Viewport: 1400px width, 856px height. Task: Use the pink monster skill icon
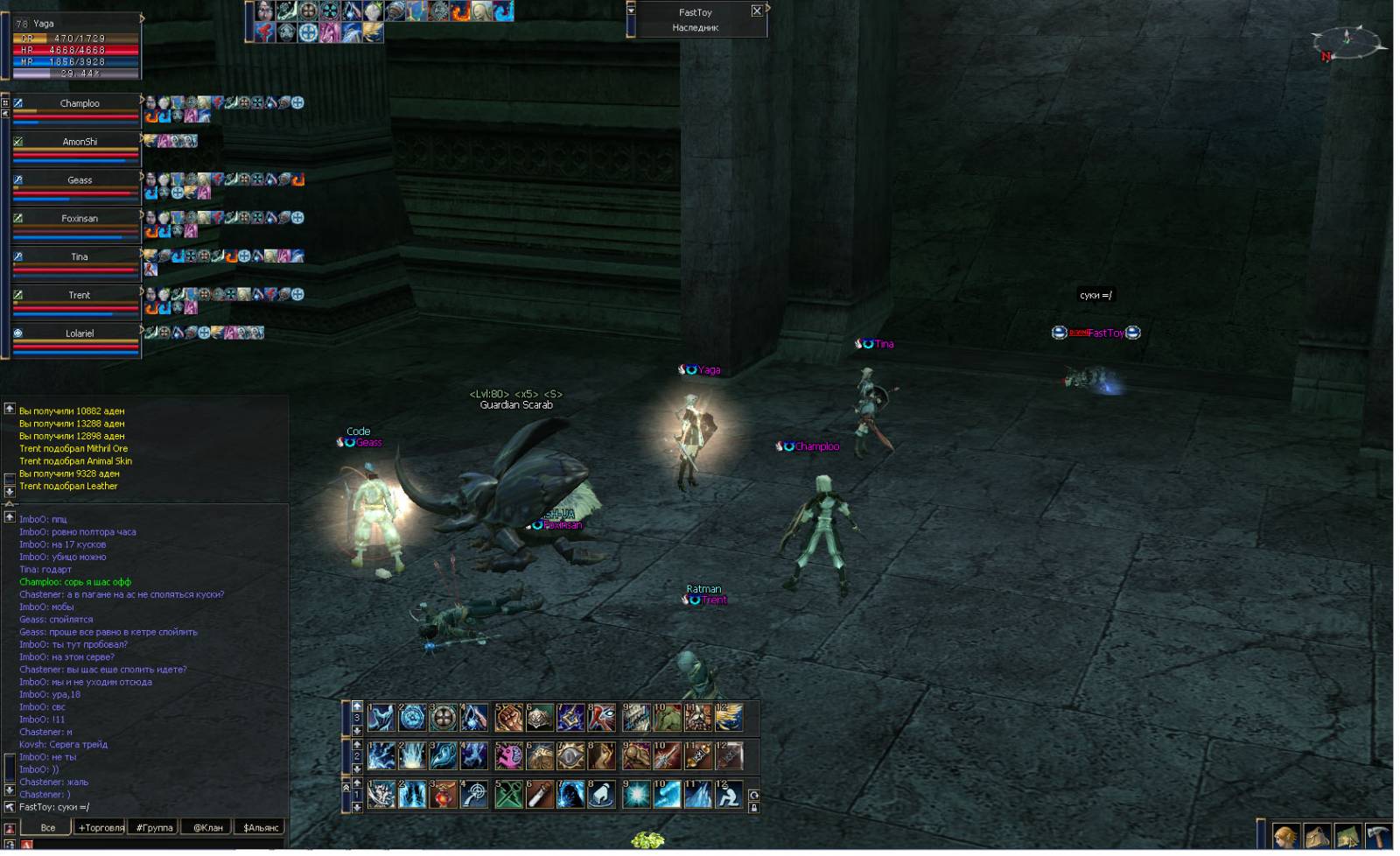point(508,755)
